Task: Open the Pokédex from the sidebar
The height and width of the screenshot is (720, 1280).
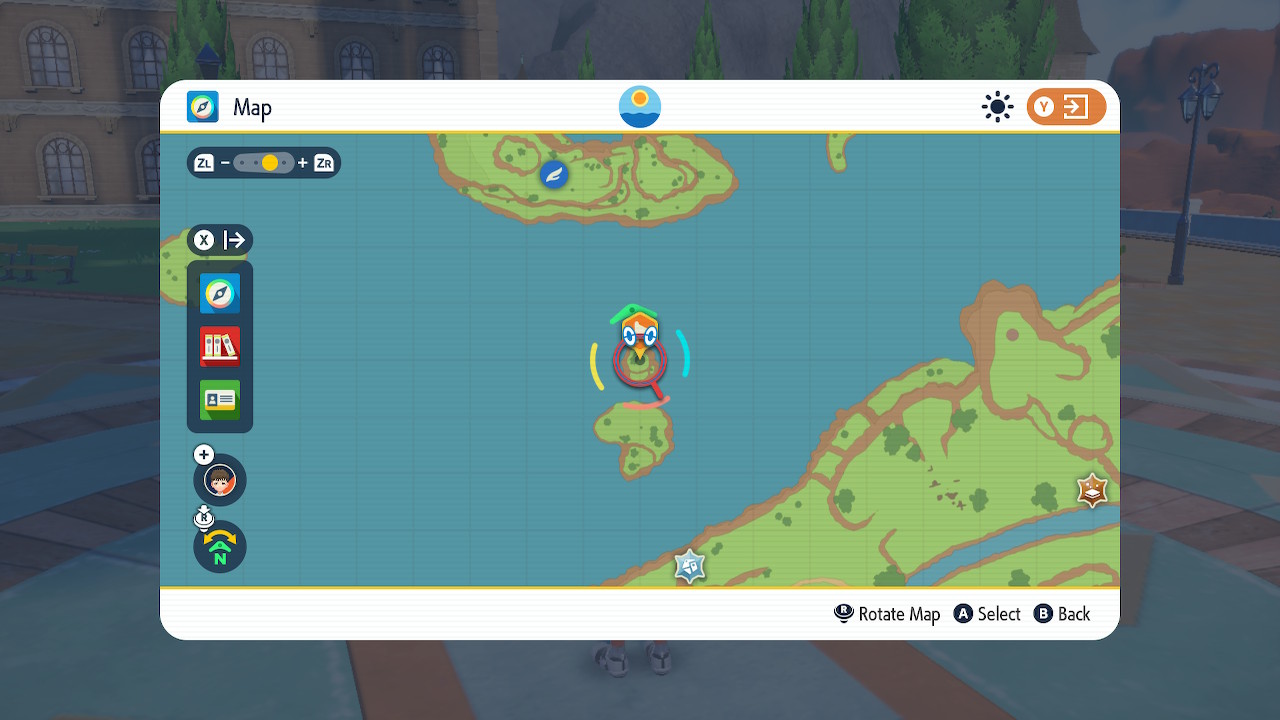Action: [219, 345]
